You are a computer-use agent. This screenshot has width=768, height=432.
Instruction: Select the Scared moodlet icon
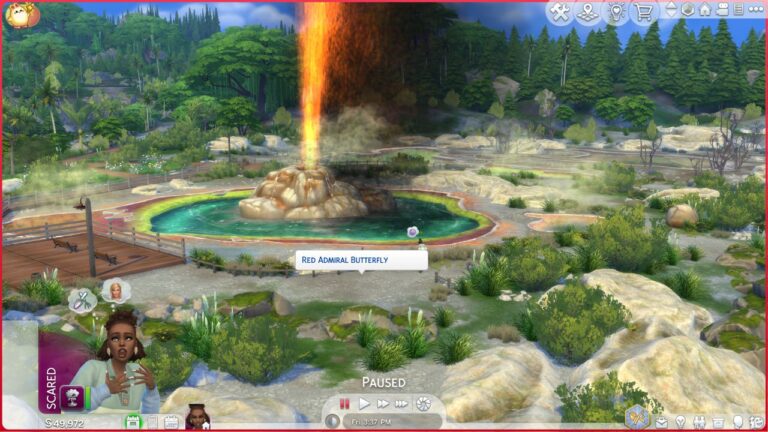tap(73, 397)
